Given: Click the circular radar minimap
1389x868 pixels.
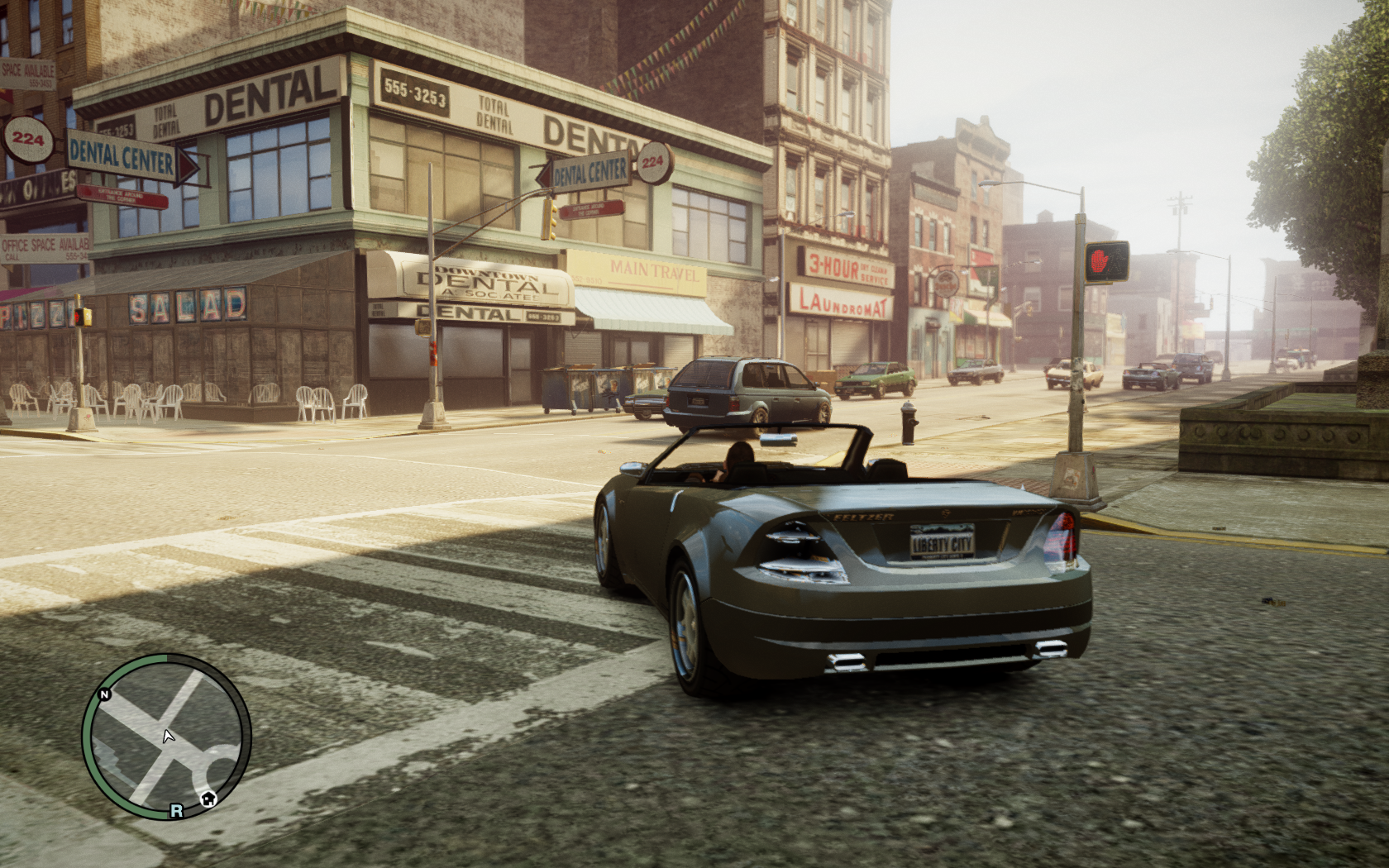Looking at the screenshot, I should (166, 737).
